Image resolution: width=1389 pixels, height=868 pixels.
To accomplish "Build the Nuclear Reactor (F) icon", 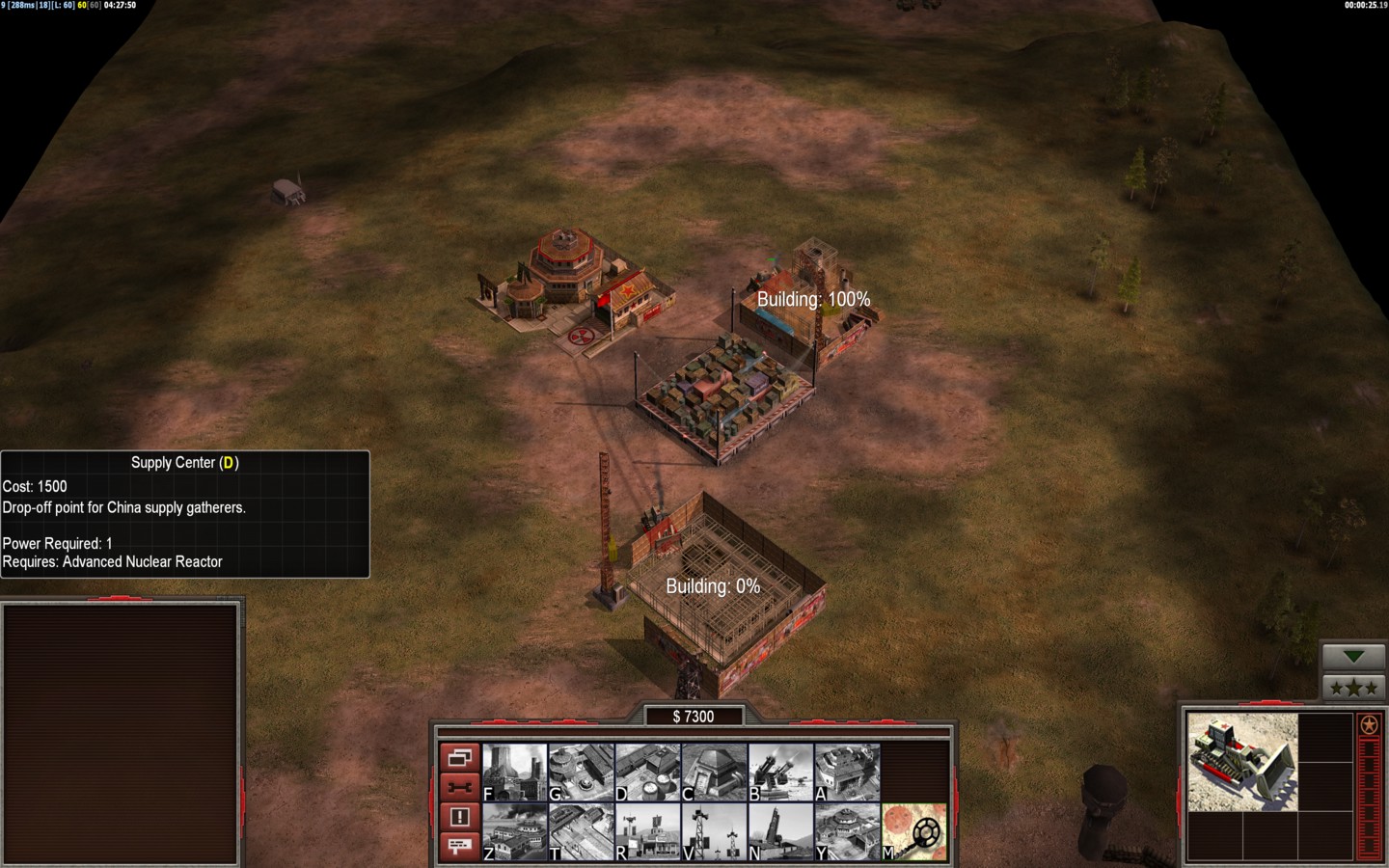I will [515, 772].
